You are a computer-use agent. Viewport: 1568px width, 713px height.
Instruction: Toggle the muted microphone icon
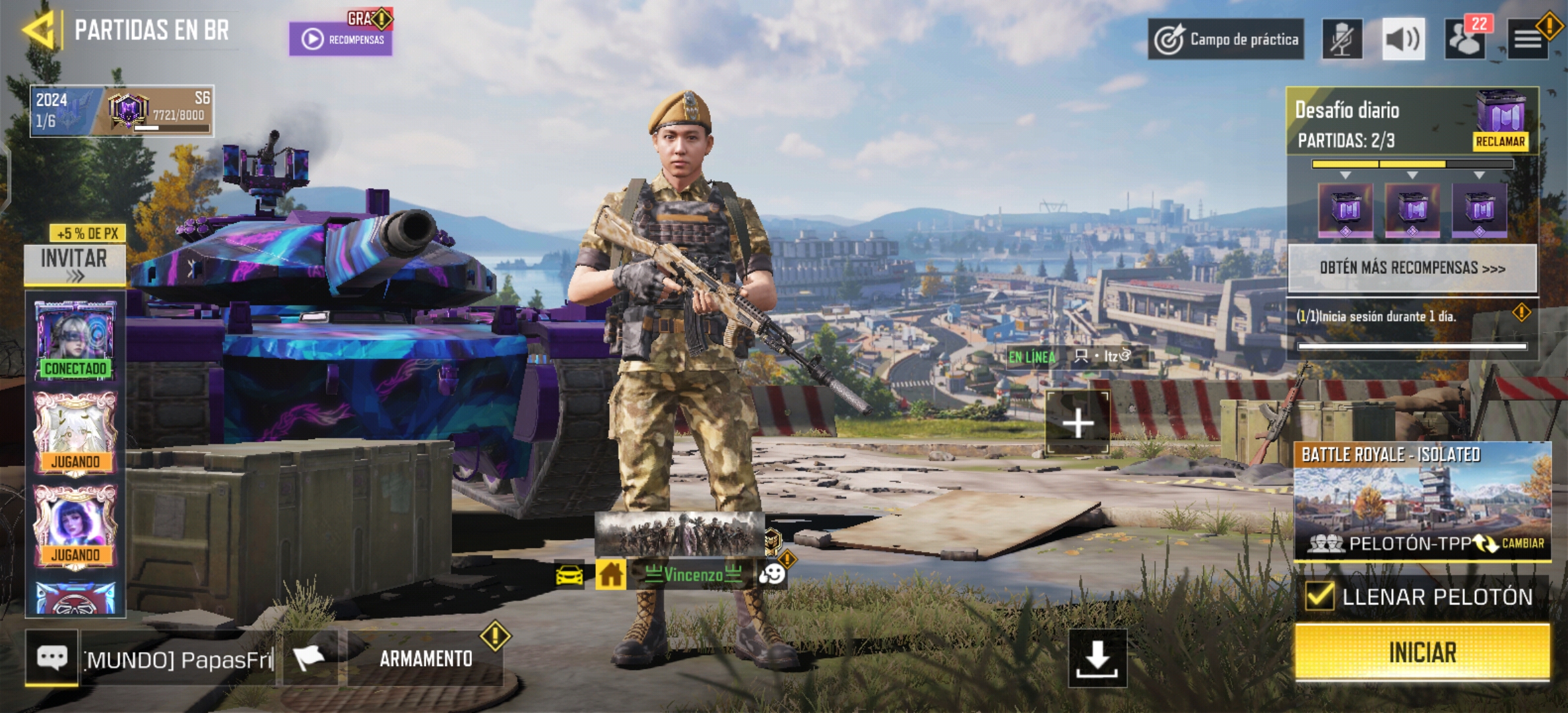[1342, 40]
